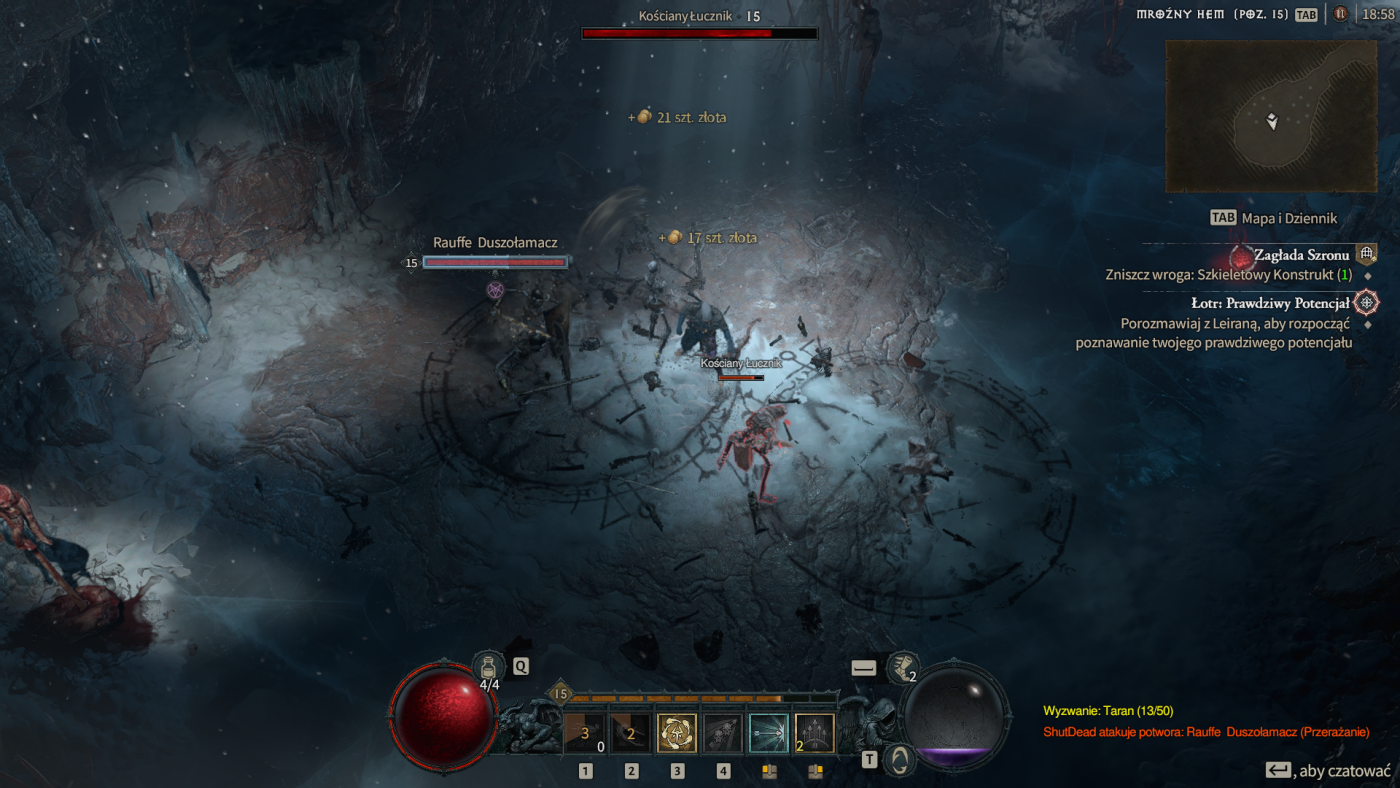This screenshot has width=1400, height=788.
Task: Open the town portal swirl icon
Action: tap(901, 760)
